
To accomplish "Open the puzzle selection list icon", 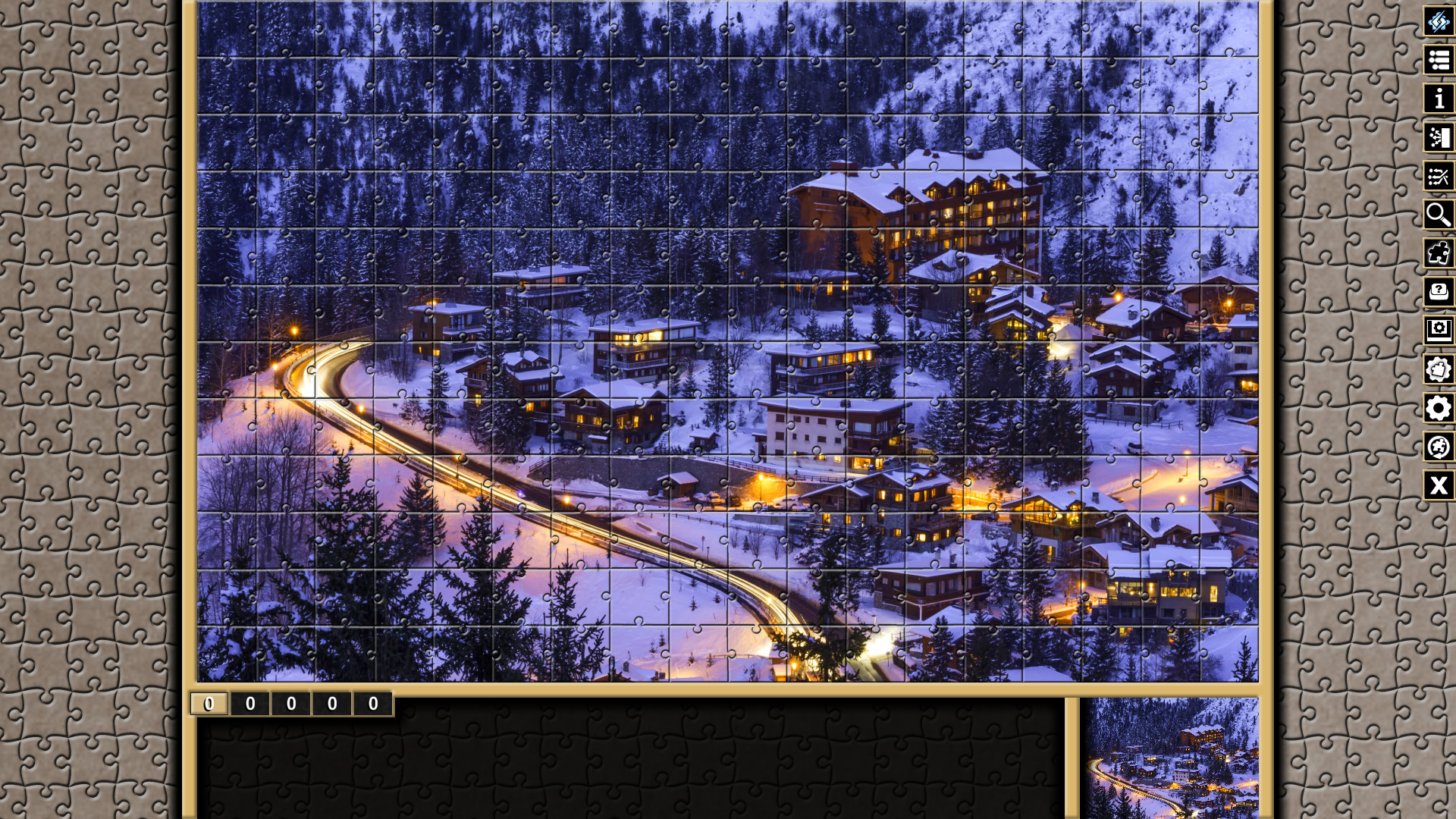I will pyautogui.click(x=1439, y=61).
